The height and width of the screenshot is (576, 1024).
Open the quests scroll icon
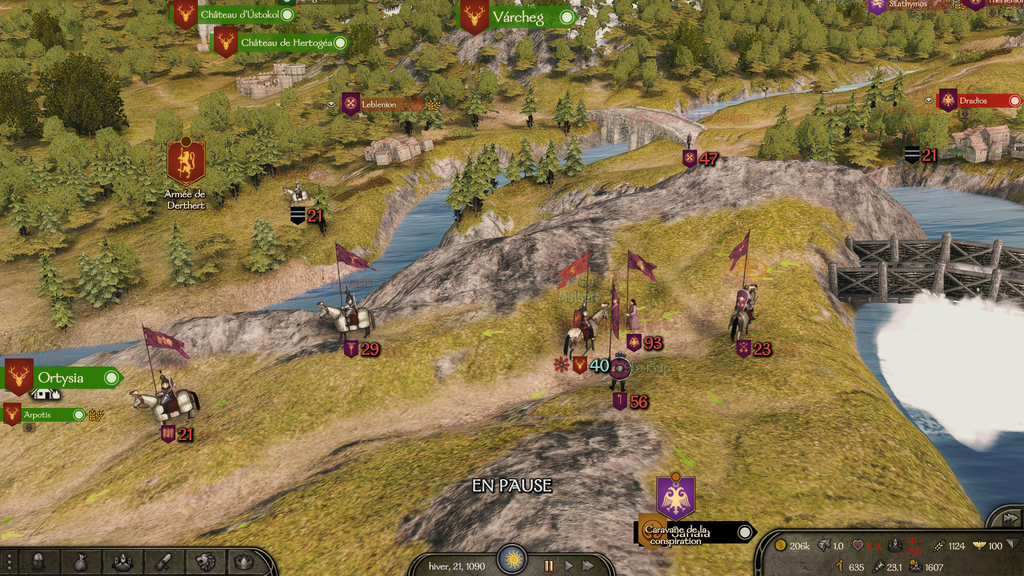(163, 562)
